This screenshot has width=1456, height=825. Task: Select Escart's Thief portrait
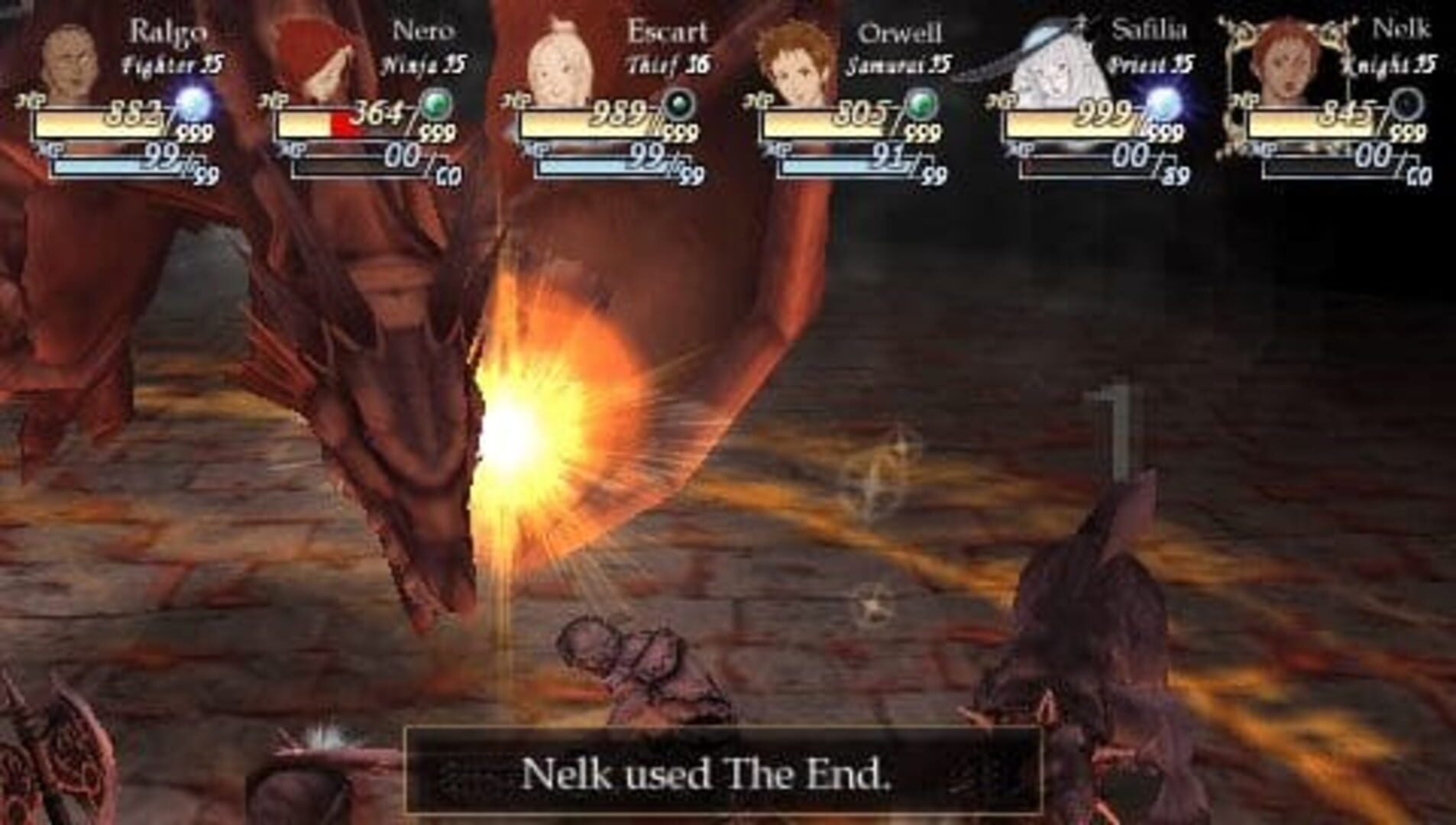tap(561, 53)
